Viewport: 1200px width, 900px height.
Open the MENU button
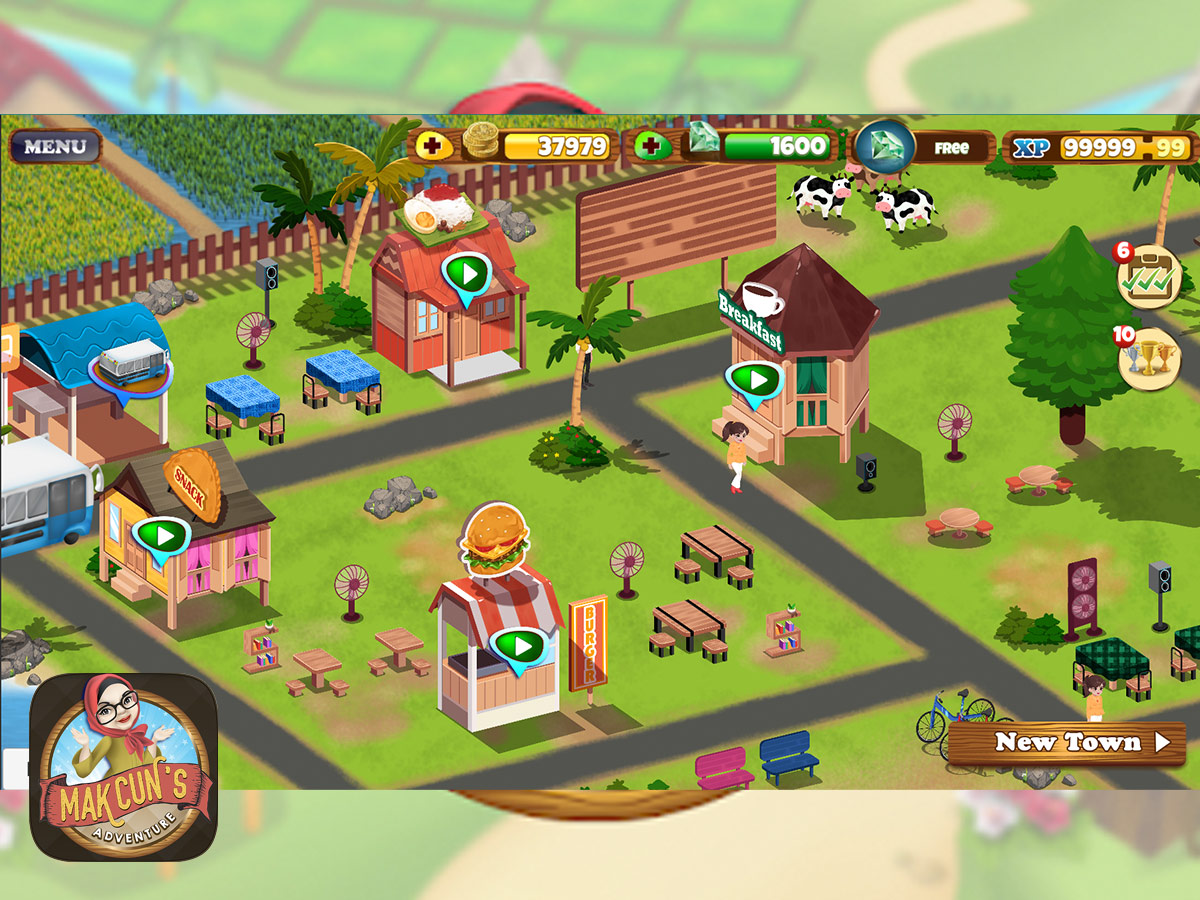55,147
